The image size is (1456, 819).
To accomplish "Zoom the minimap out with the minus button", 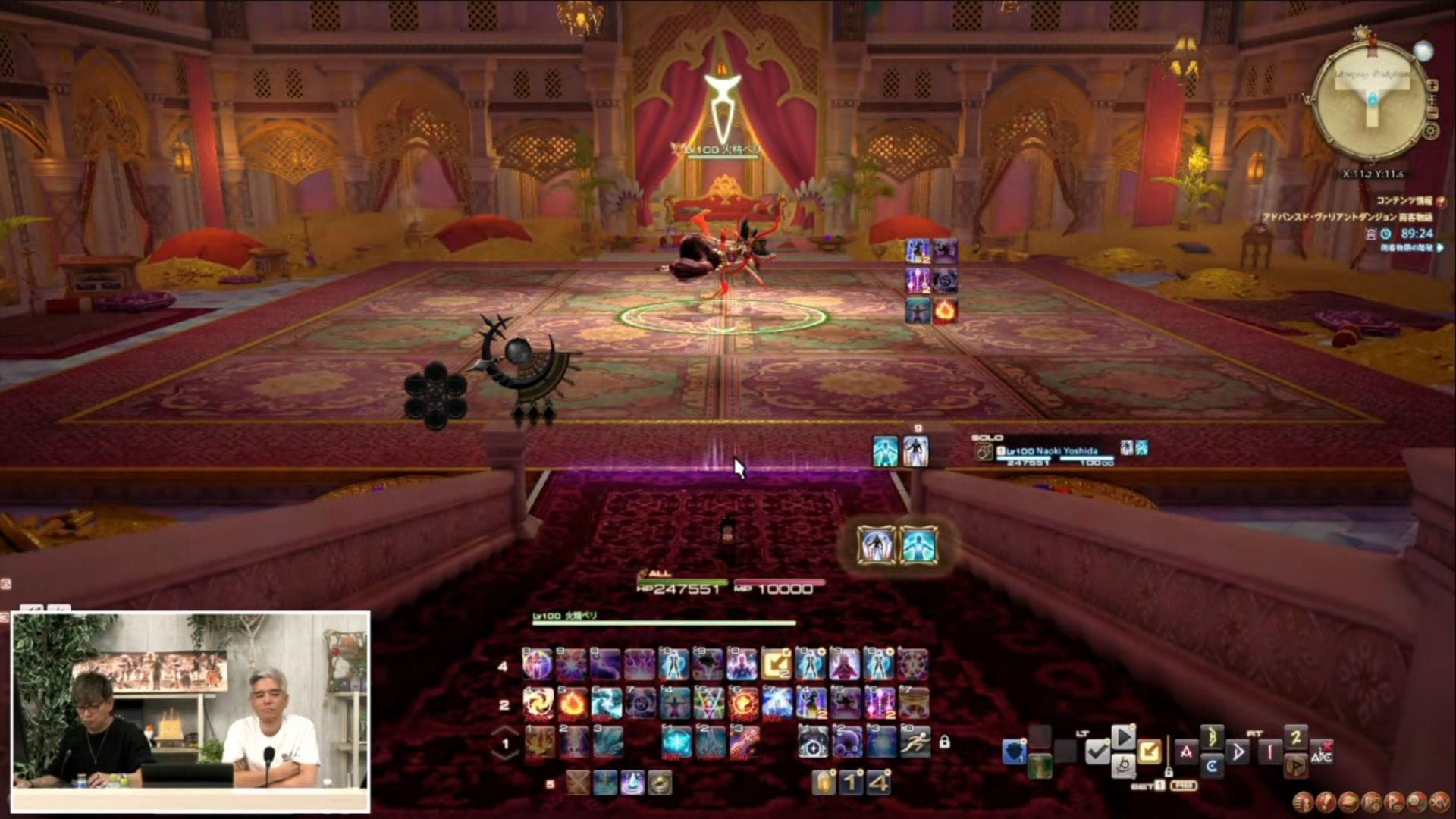I will pos(1432,112).
